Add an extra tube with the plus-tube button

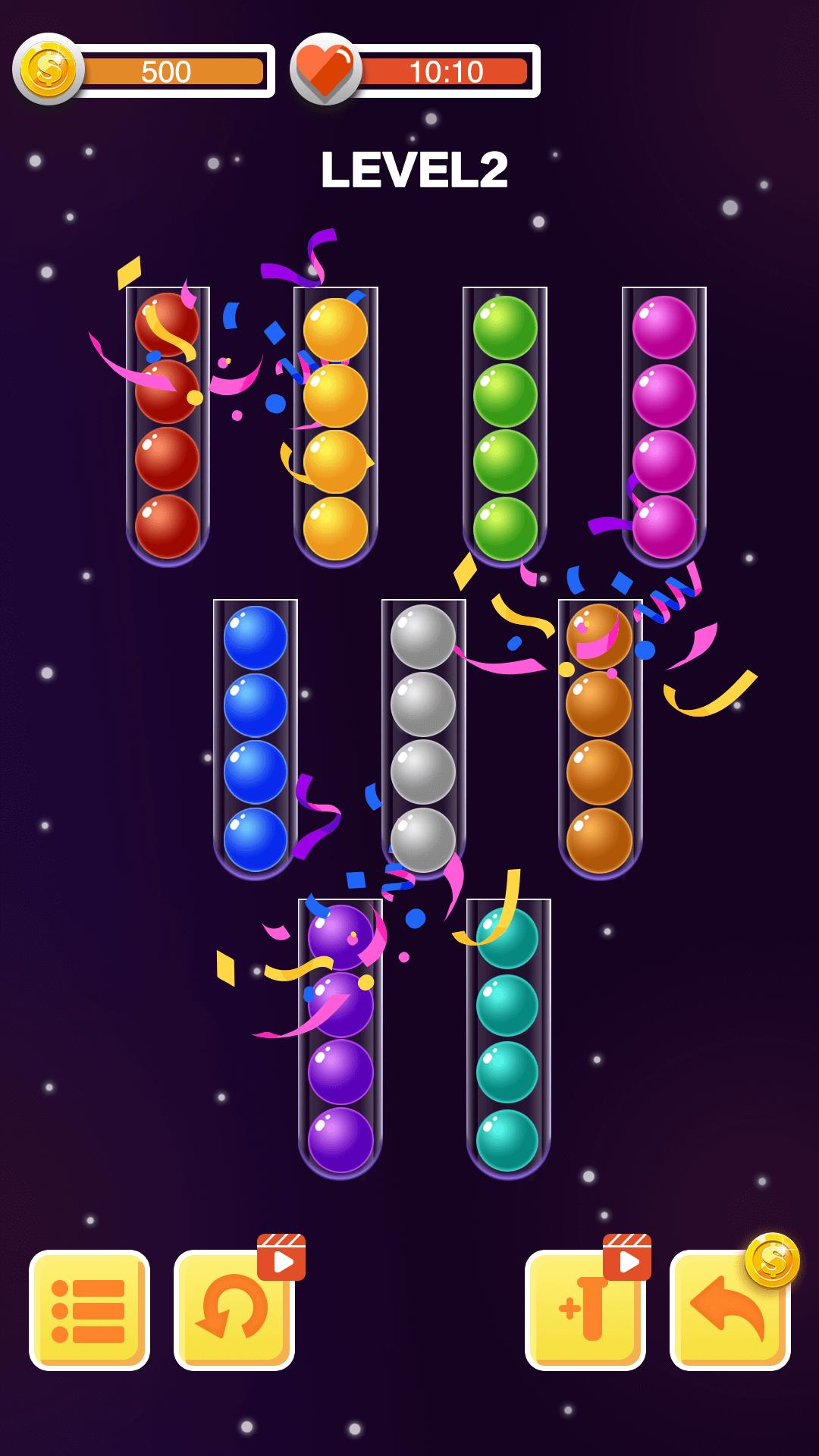pos(585,1311)
